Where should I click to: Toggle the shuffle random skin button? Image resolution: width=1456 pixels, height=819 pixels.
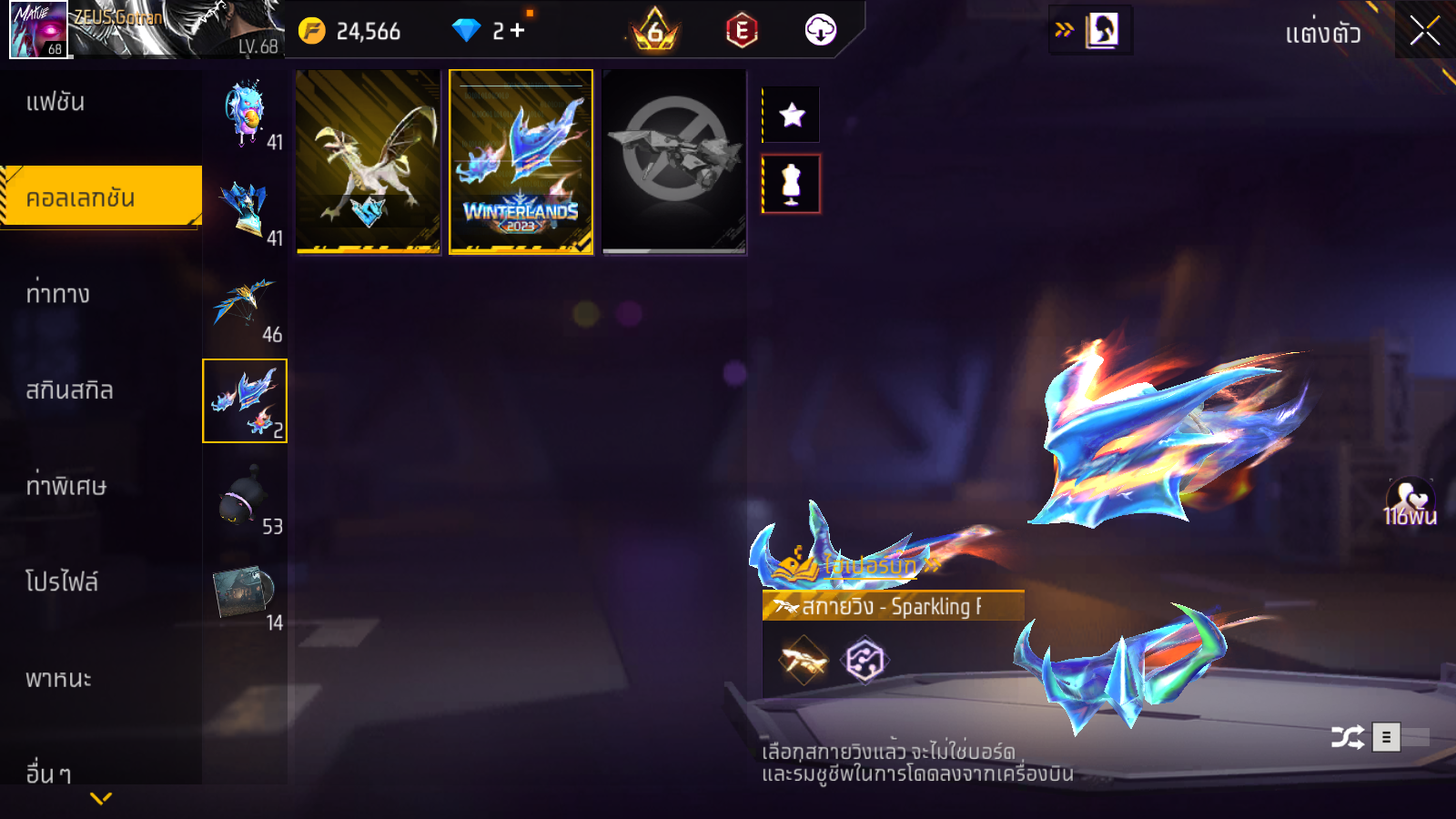click(1347, 736)
